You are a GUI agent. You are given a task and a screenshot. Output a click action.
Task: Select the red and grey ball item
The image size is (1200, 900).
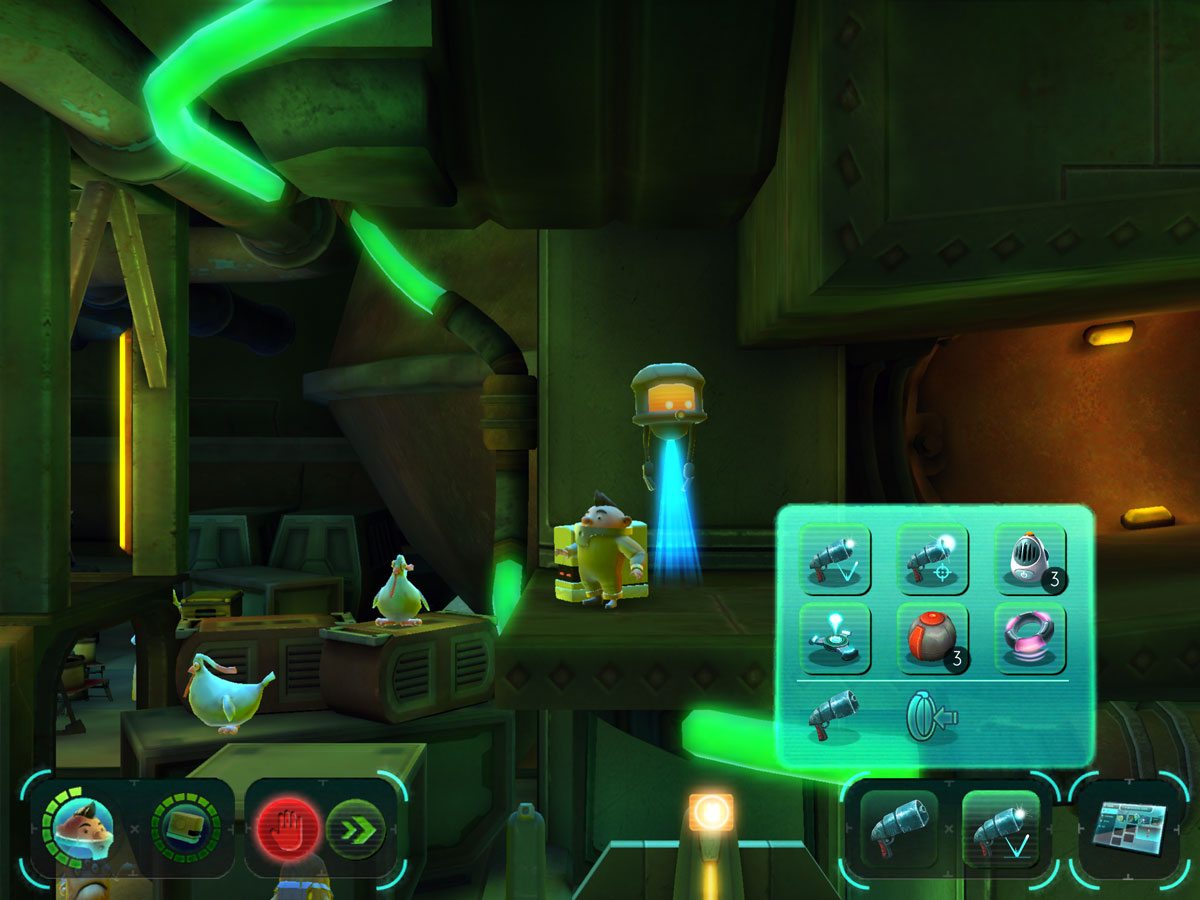pyautogui.click(x=932, y=638)
